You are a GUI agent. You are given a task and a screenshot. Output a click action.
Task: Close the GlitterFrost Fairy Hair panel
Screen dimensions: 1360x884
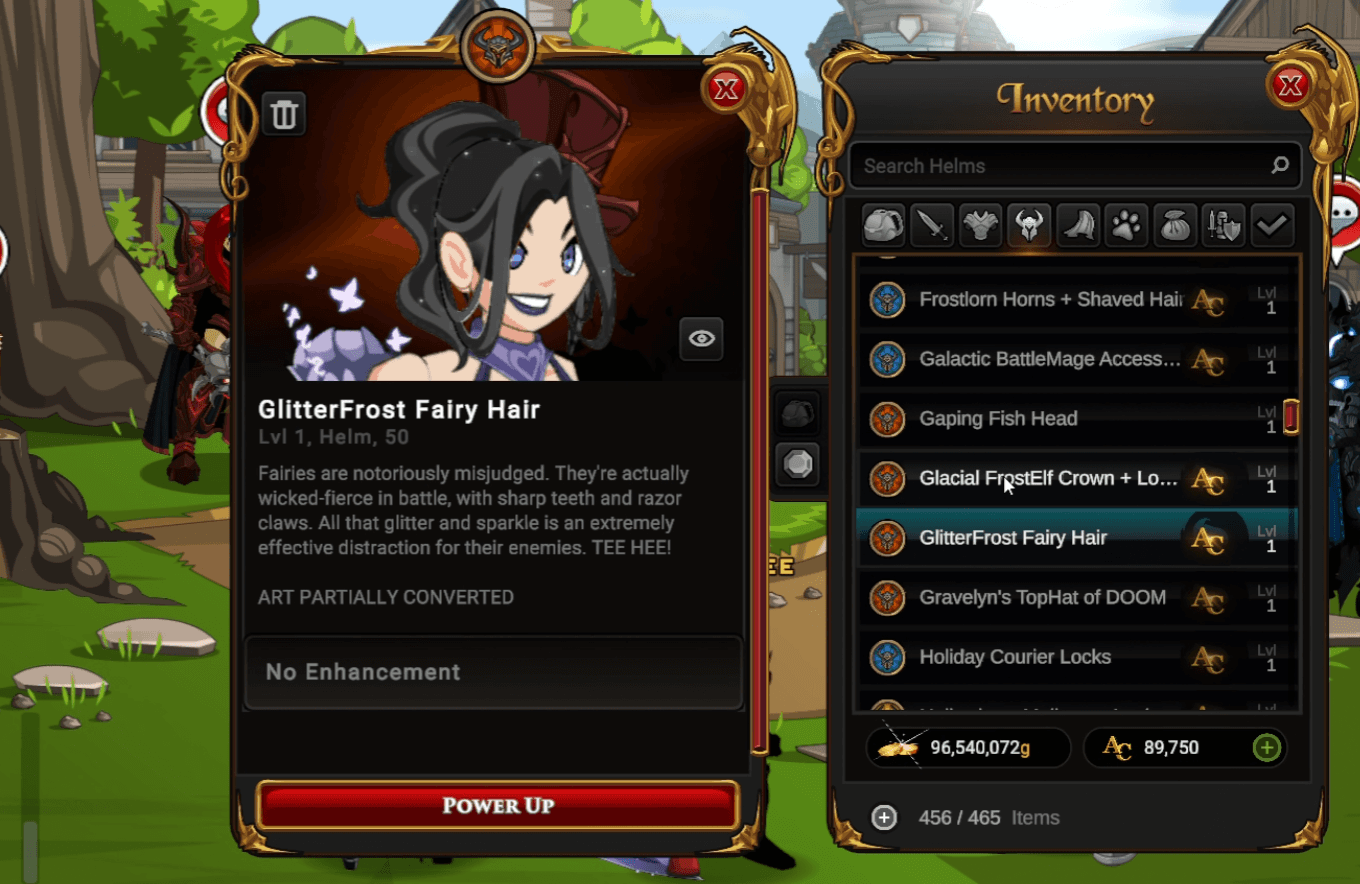725,90
